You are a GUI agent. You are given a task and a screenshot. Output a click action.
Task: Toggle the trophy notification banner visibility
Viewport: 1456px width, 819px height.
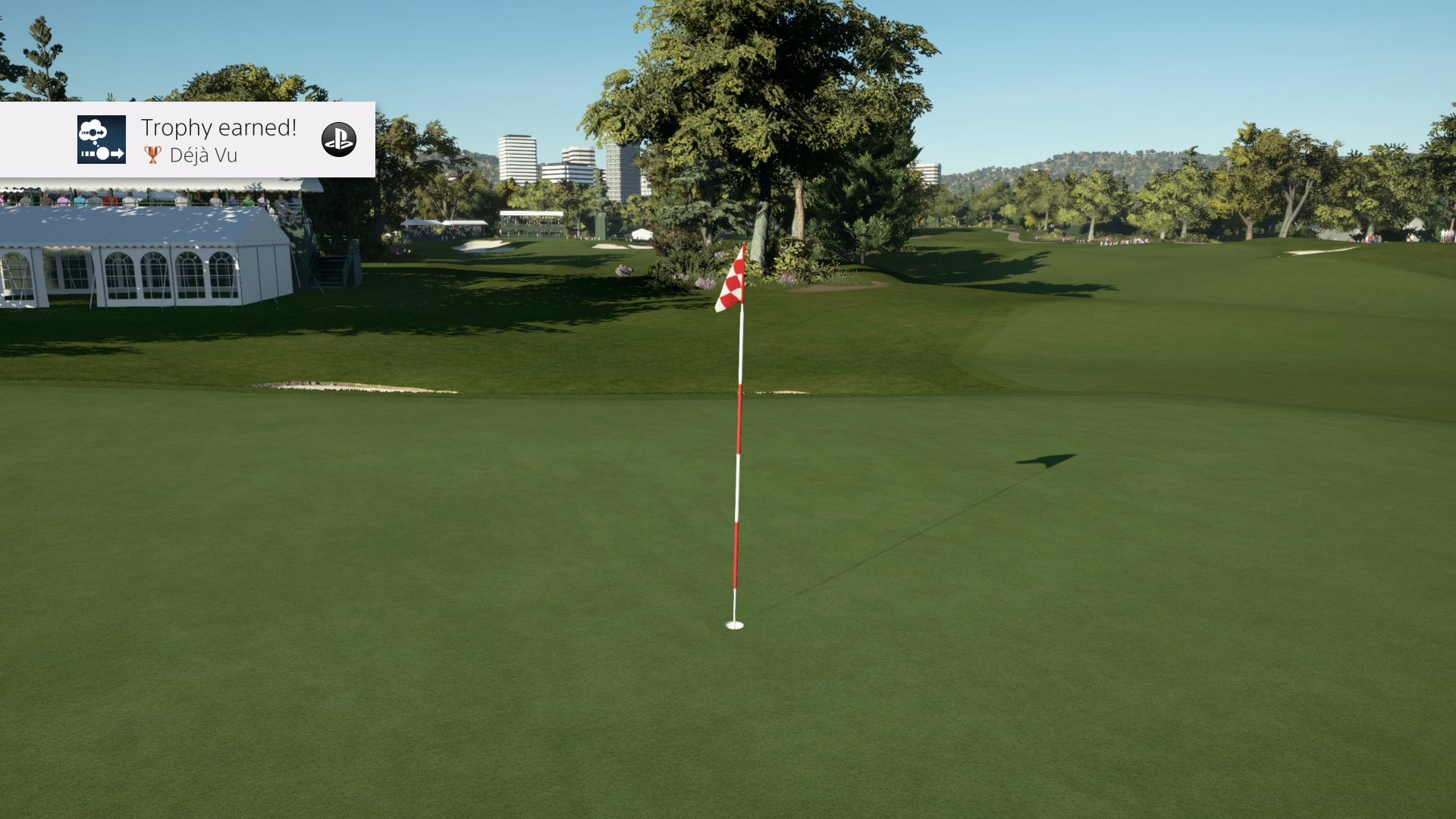187,140
